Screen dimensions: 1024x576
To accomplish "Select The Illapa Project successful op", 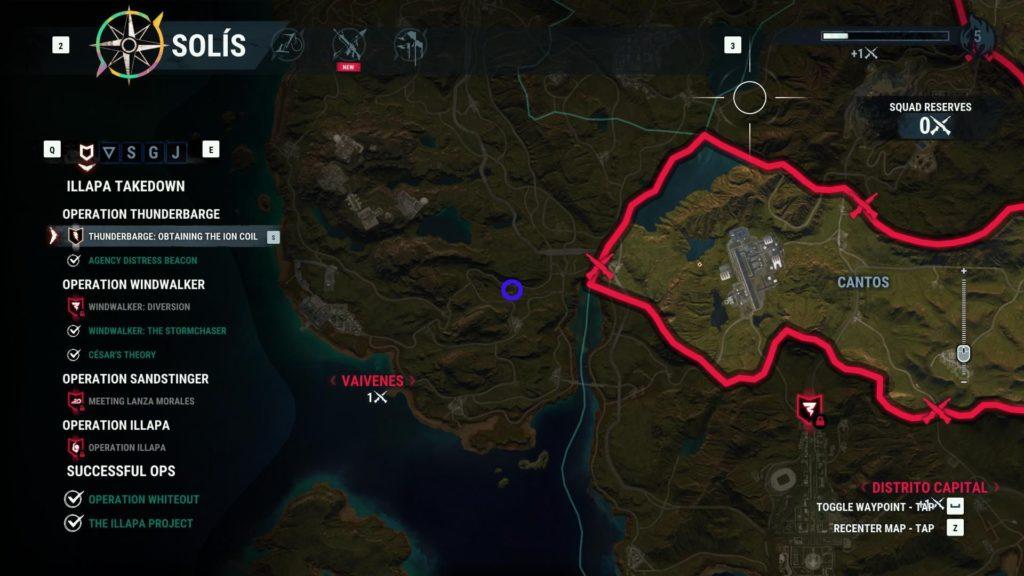I will 140,523.
